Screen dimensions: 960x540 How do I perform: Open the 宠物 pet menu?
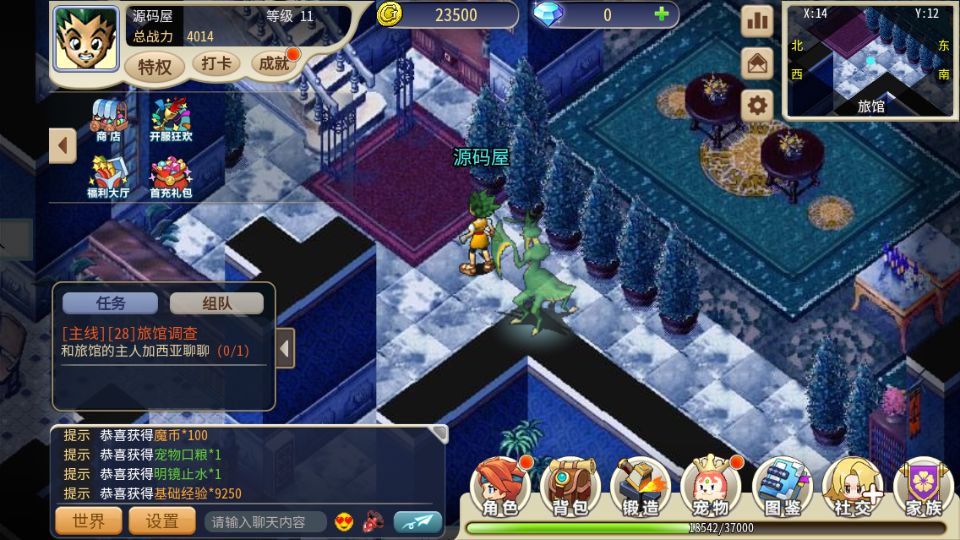710,489
